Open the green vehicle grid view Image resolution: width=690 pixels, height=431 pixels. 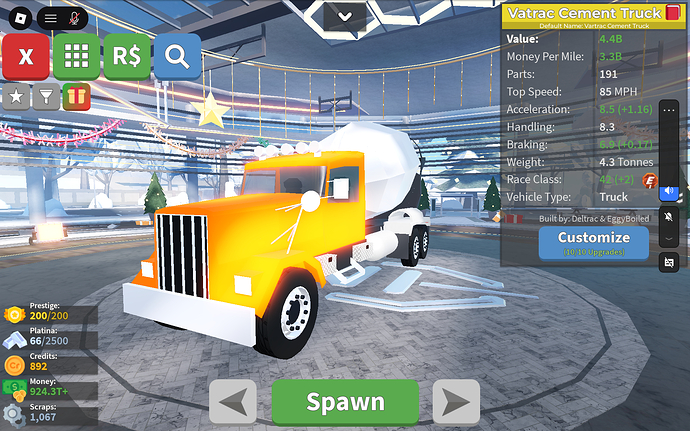pos(77,57)
